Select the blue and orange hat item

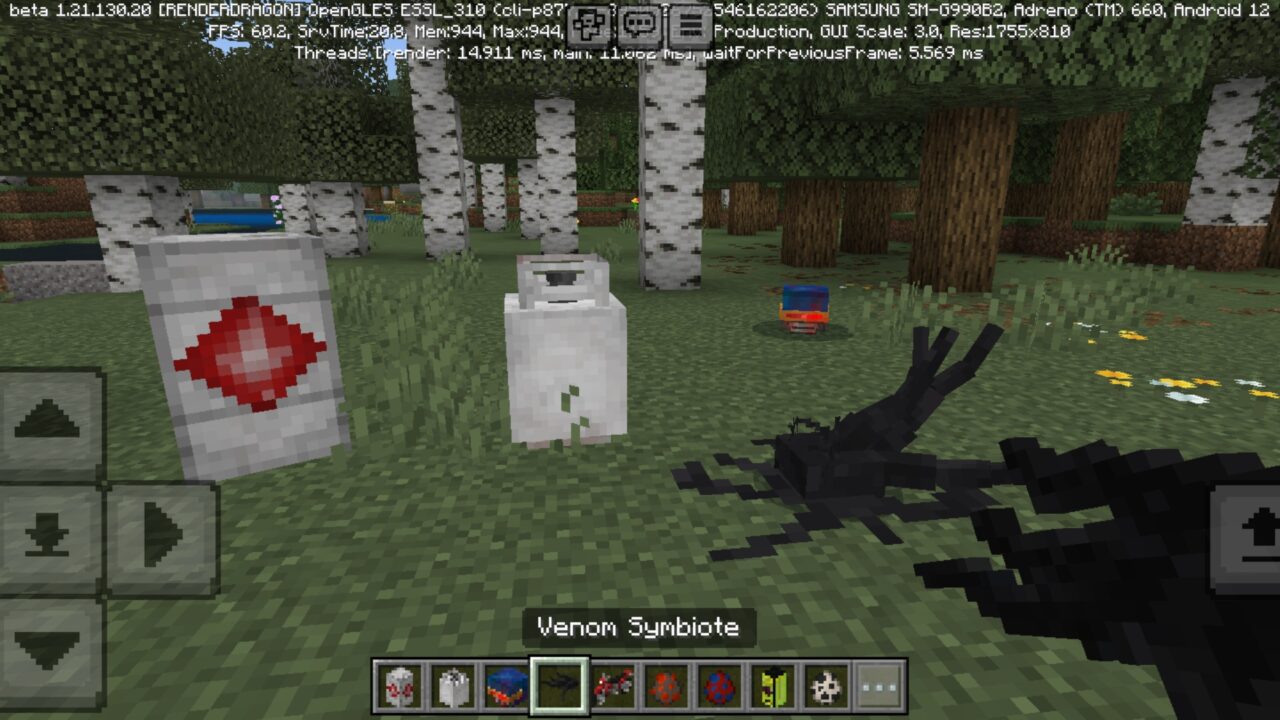click(507, 686)
